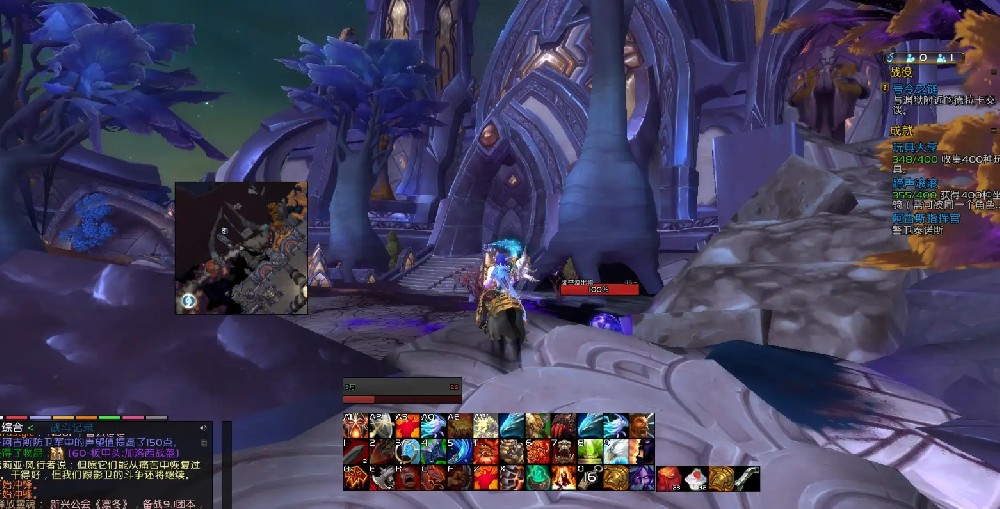The image size is (1000, 509).
Task: Use the sword ability on key 1
Action: pyautogui.click(x=356, y=452)
